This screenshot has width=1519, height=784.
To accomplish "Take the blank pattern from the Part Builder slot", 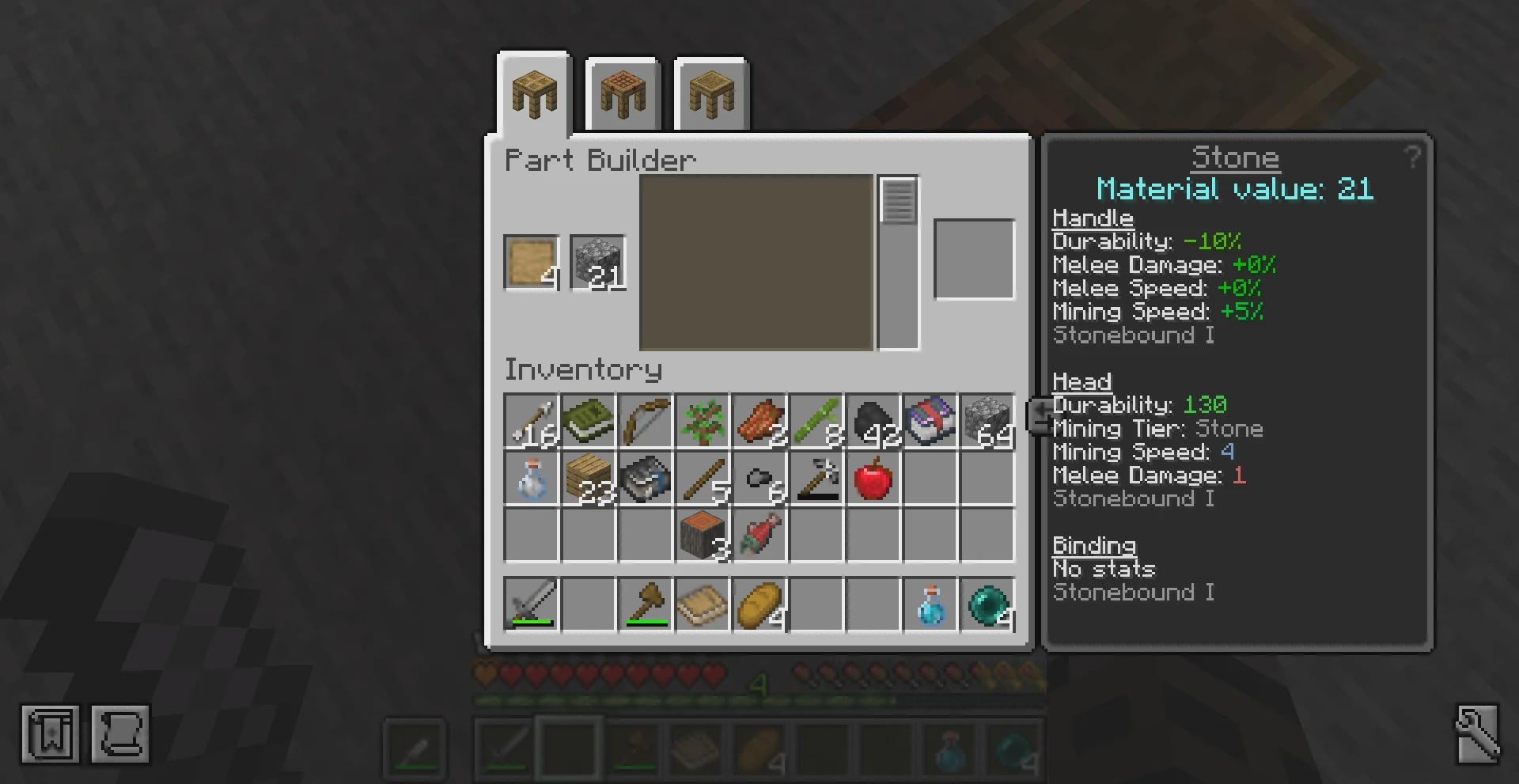I will 531,263.
